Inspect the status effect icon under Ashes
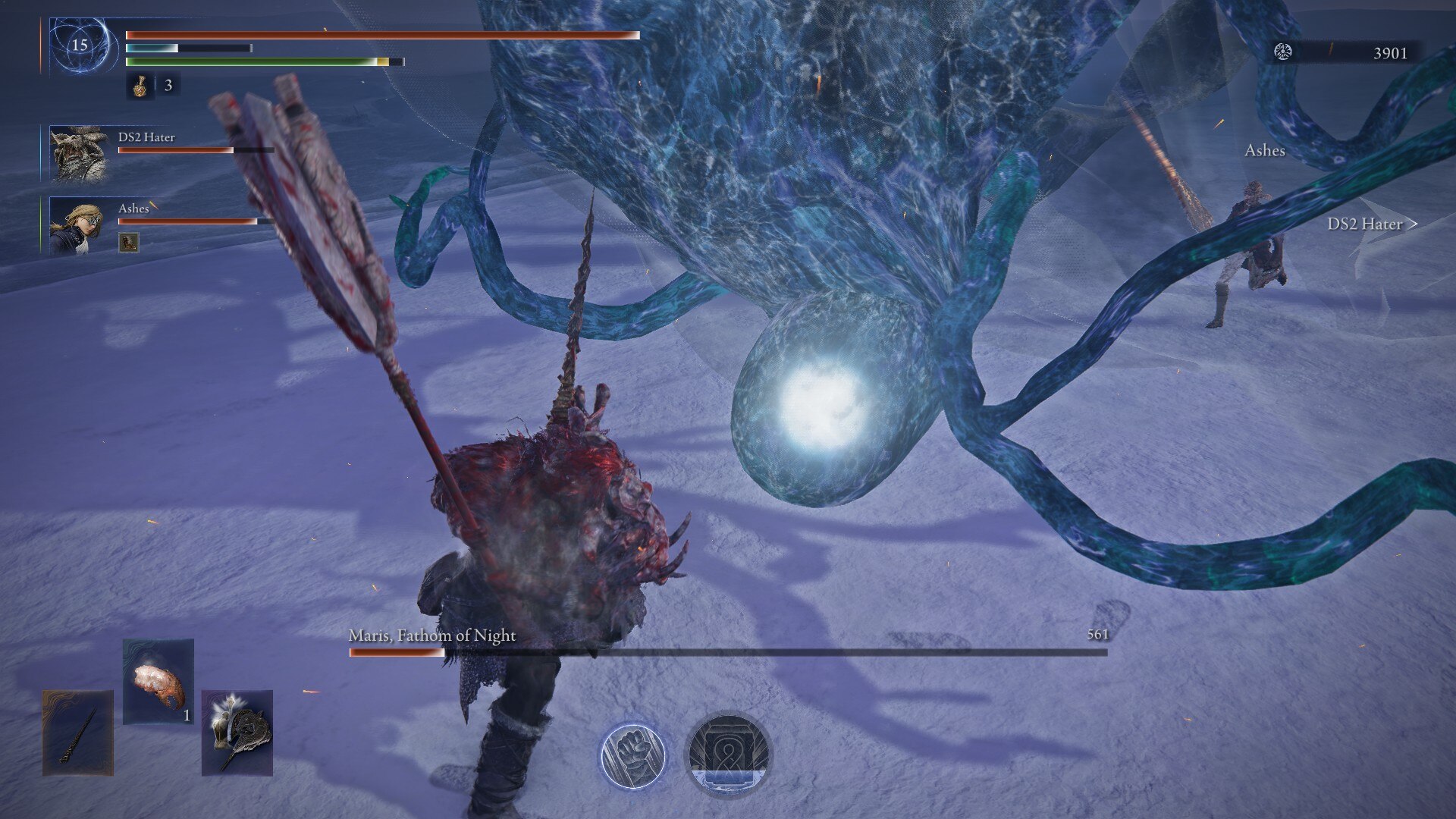 [129, 243]
